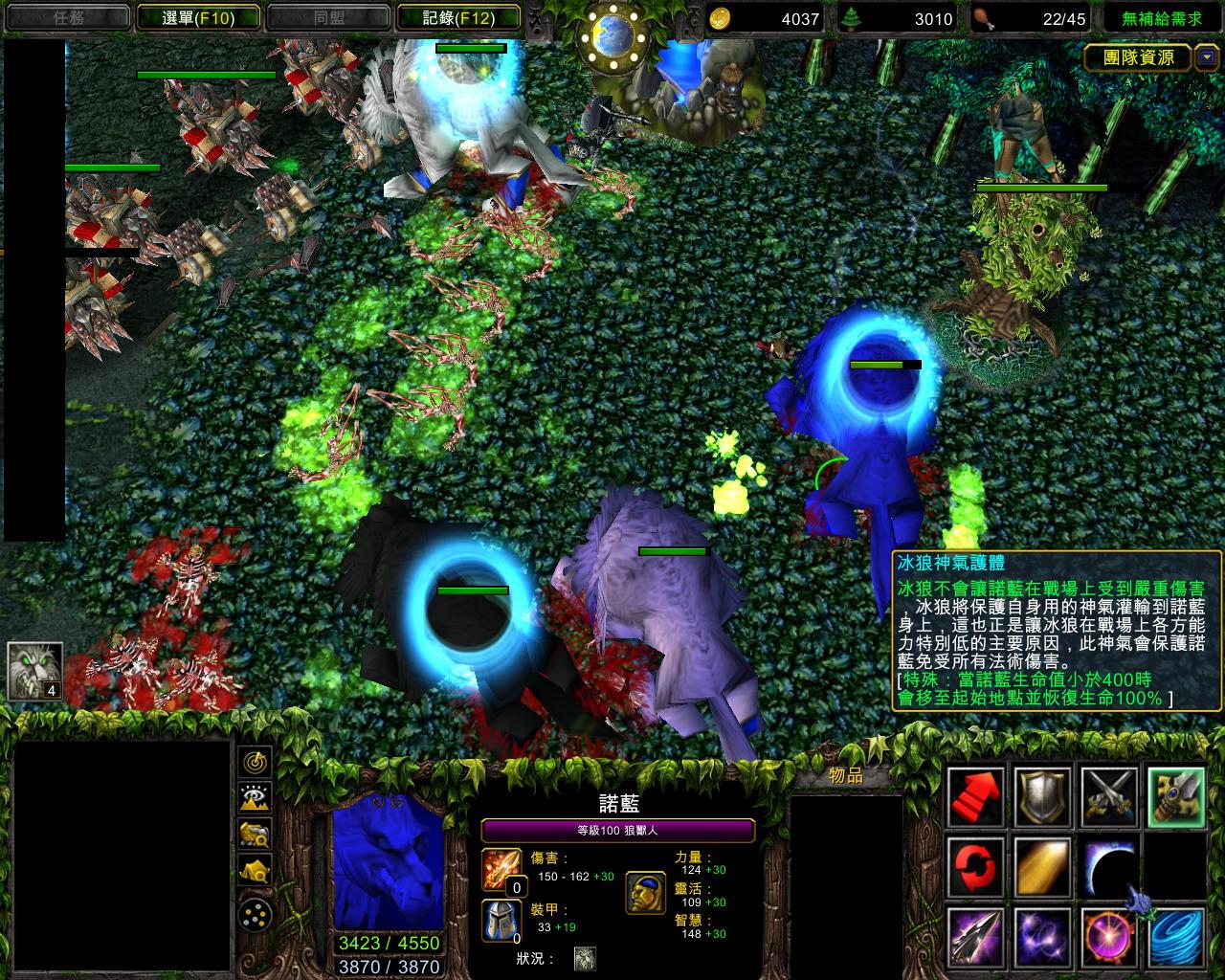Open the 記錄 (F12) message log
This screenshot has height=980, width=1225.
(458, 17)
